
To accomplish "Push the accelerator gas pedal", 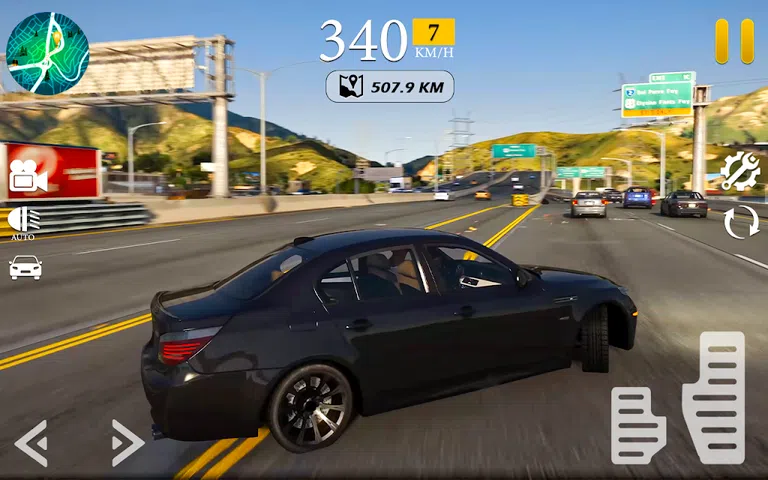I will tap(713, 397).
